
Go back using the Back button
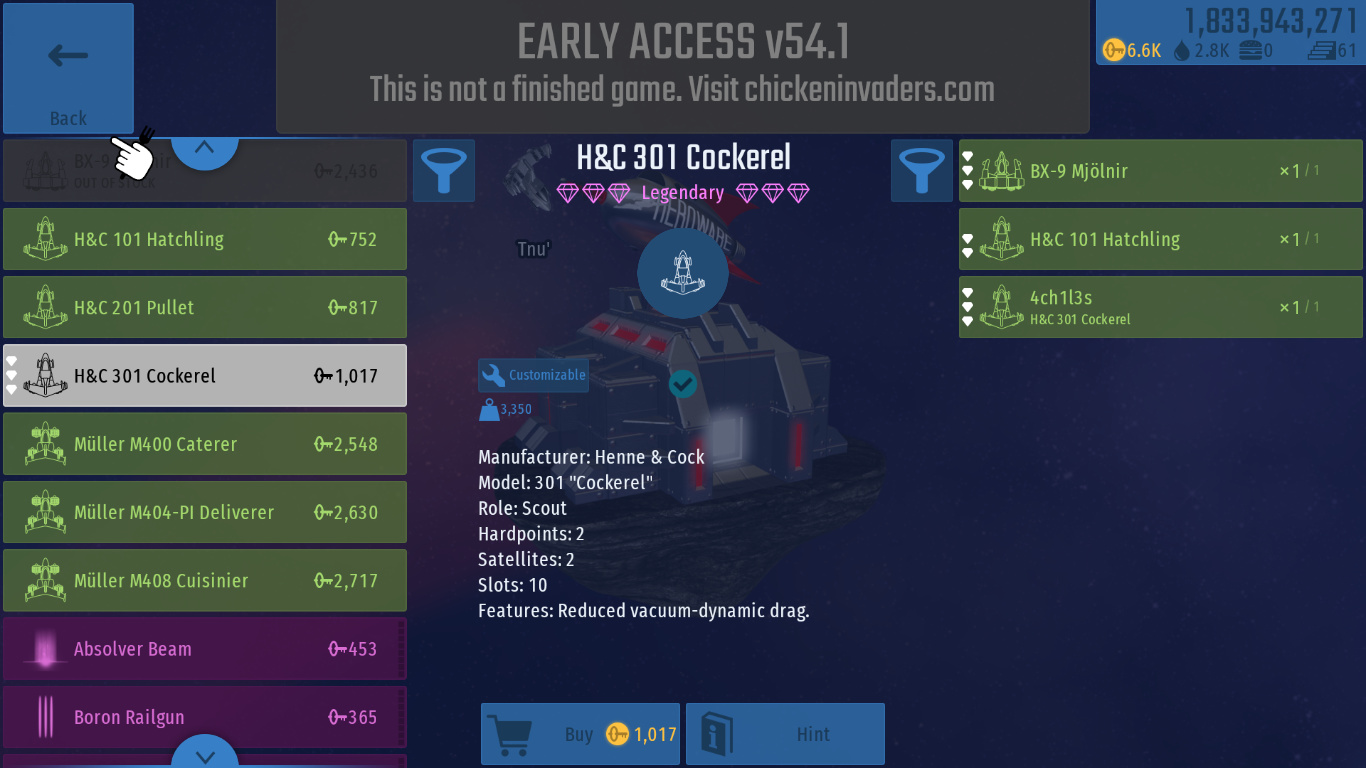[68, 68]
